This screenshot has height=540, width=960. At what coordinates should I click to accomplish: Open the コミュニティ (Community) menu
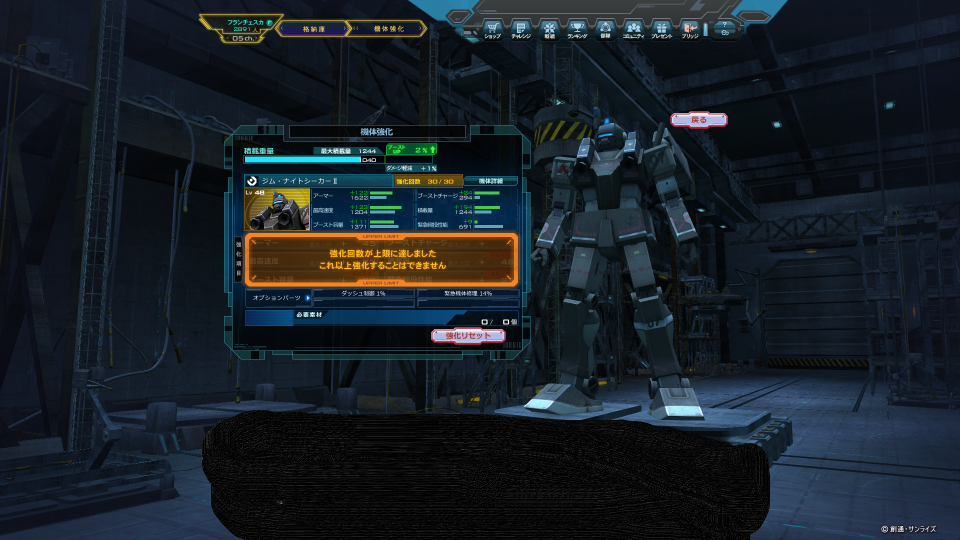coord(633,27)
